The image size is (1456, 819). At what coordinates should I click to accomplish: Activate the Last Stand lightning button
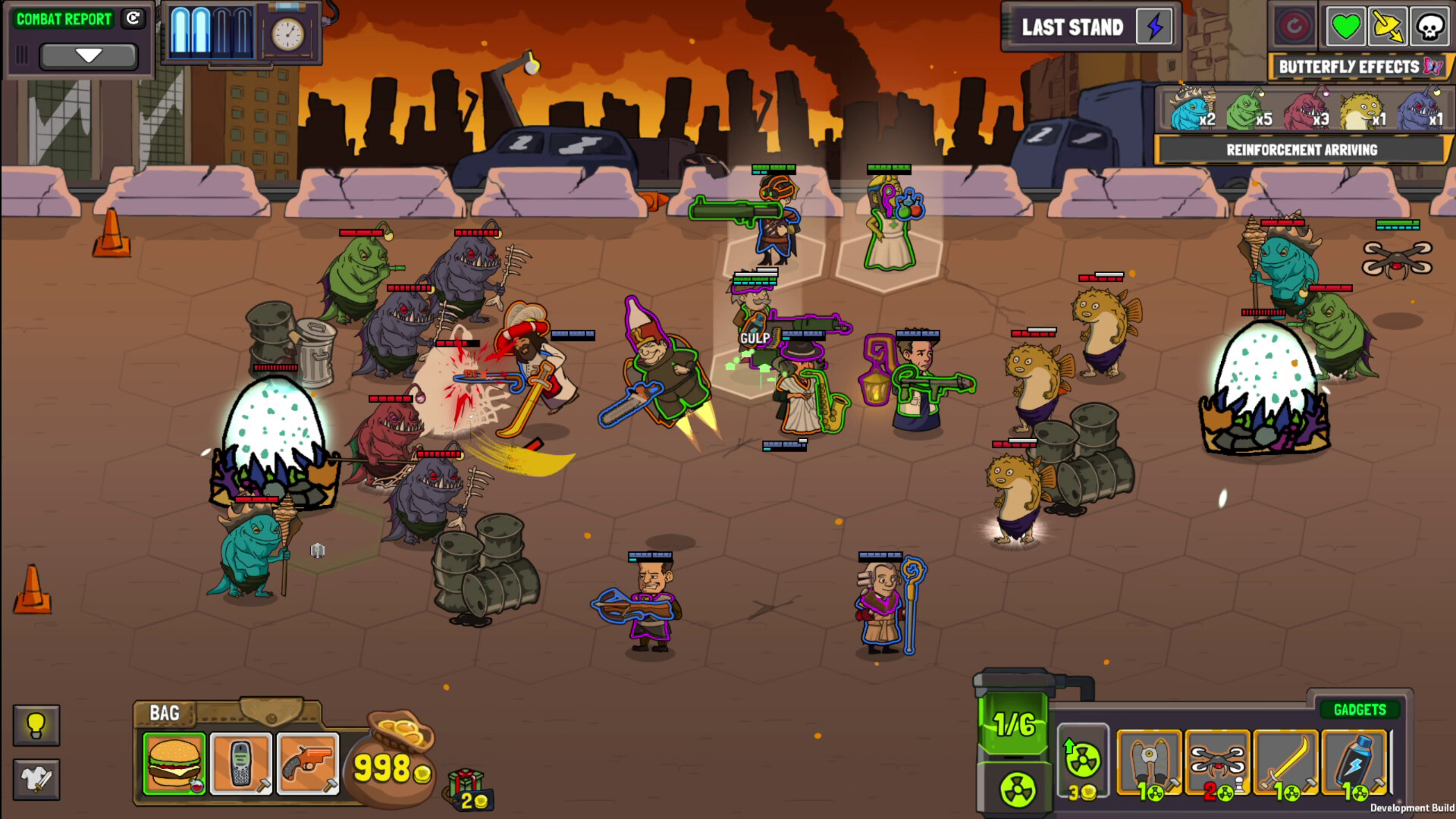1154,28
